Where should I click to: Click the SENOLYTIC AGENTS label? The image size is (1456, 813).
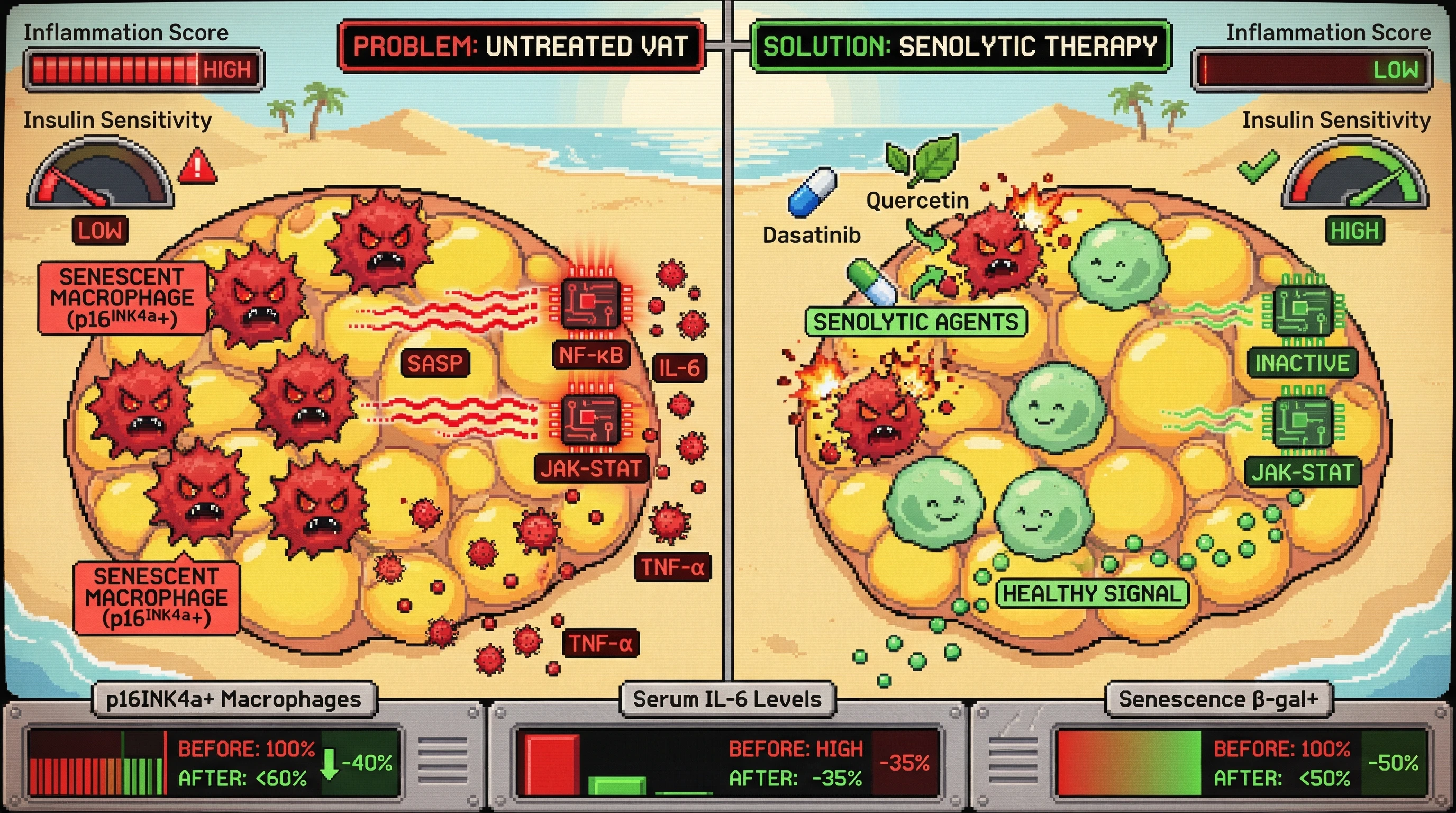(916, 322)
